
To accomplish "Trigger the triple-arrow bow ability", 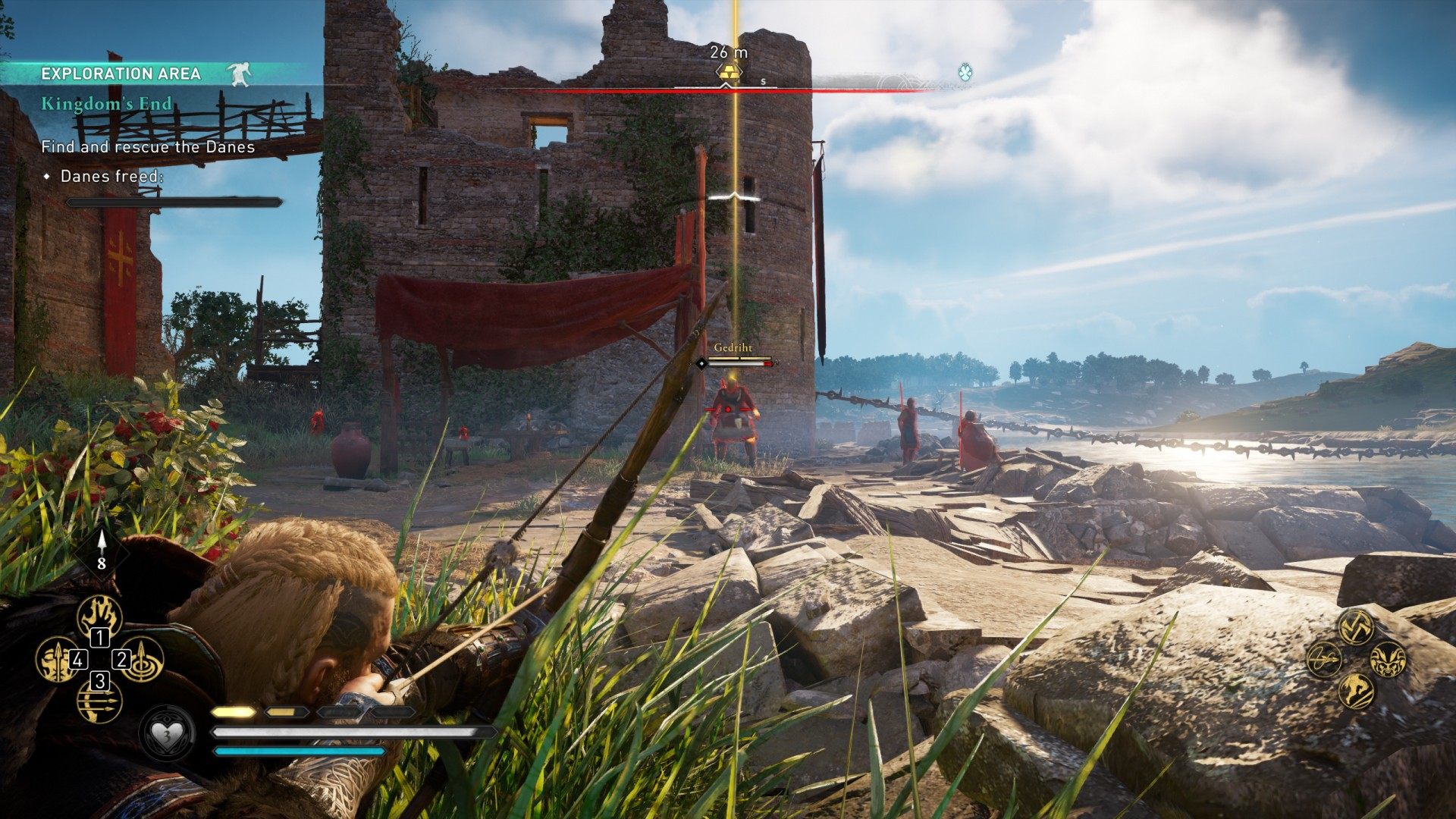I will click(99, 701).
